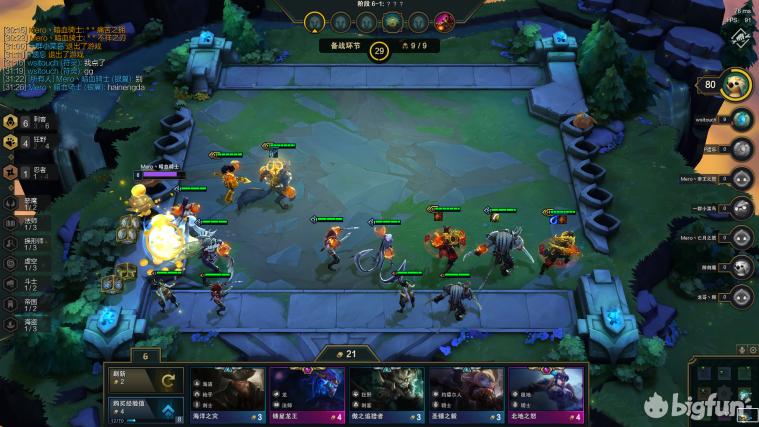This screenshot has width=759, height=427.
Task: Select the 傲之追猎者 champion card
Action: pyautogui.click(x=386, y=395)
